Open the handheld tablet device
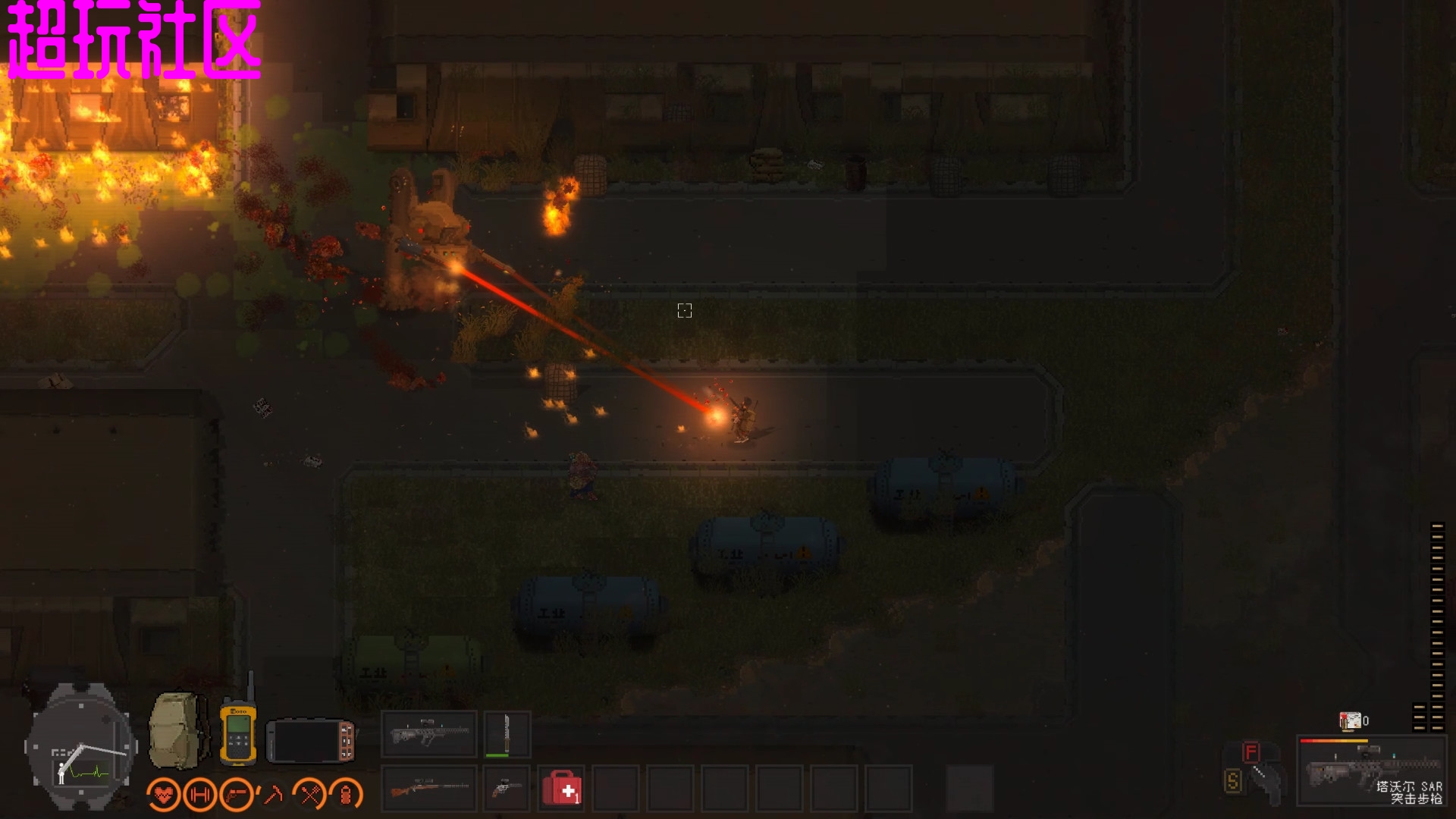1456x819 pixels. (x=311, y=741)
